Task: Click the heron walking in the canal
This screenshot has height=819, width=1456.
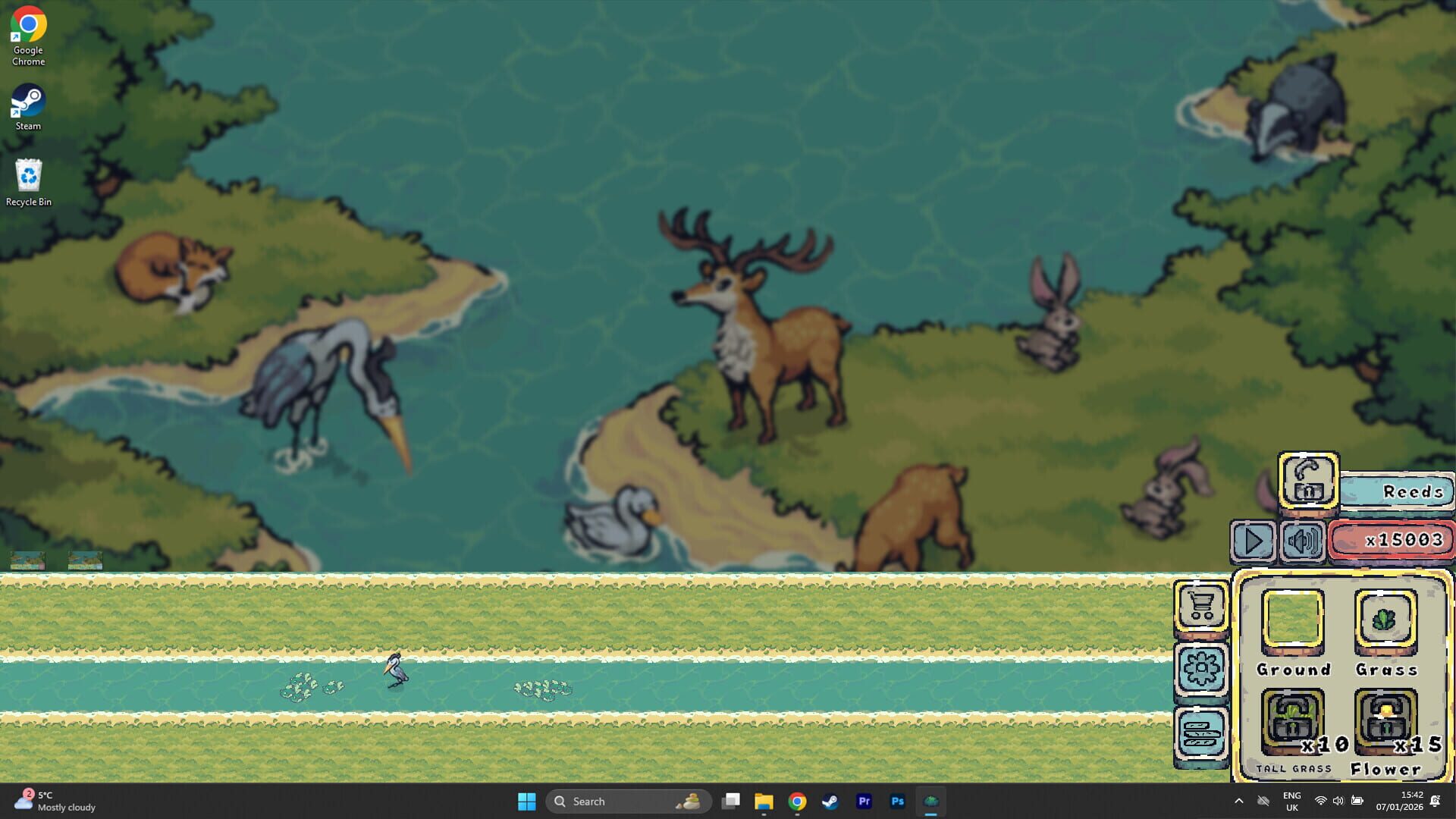Action: coord(395,671)
